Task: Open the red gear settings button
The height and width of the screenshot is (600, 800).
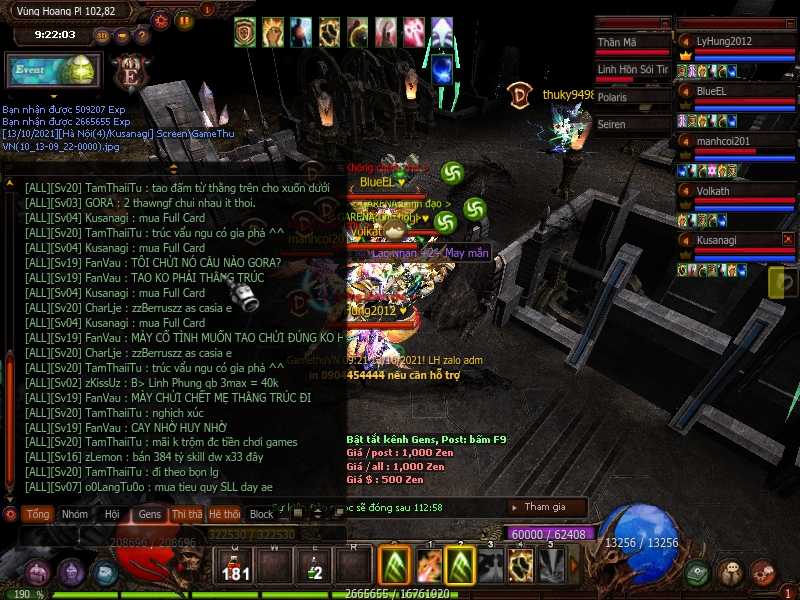Action: point(161,19)
